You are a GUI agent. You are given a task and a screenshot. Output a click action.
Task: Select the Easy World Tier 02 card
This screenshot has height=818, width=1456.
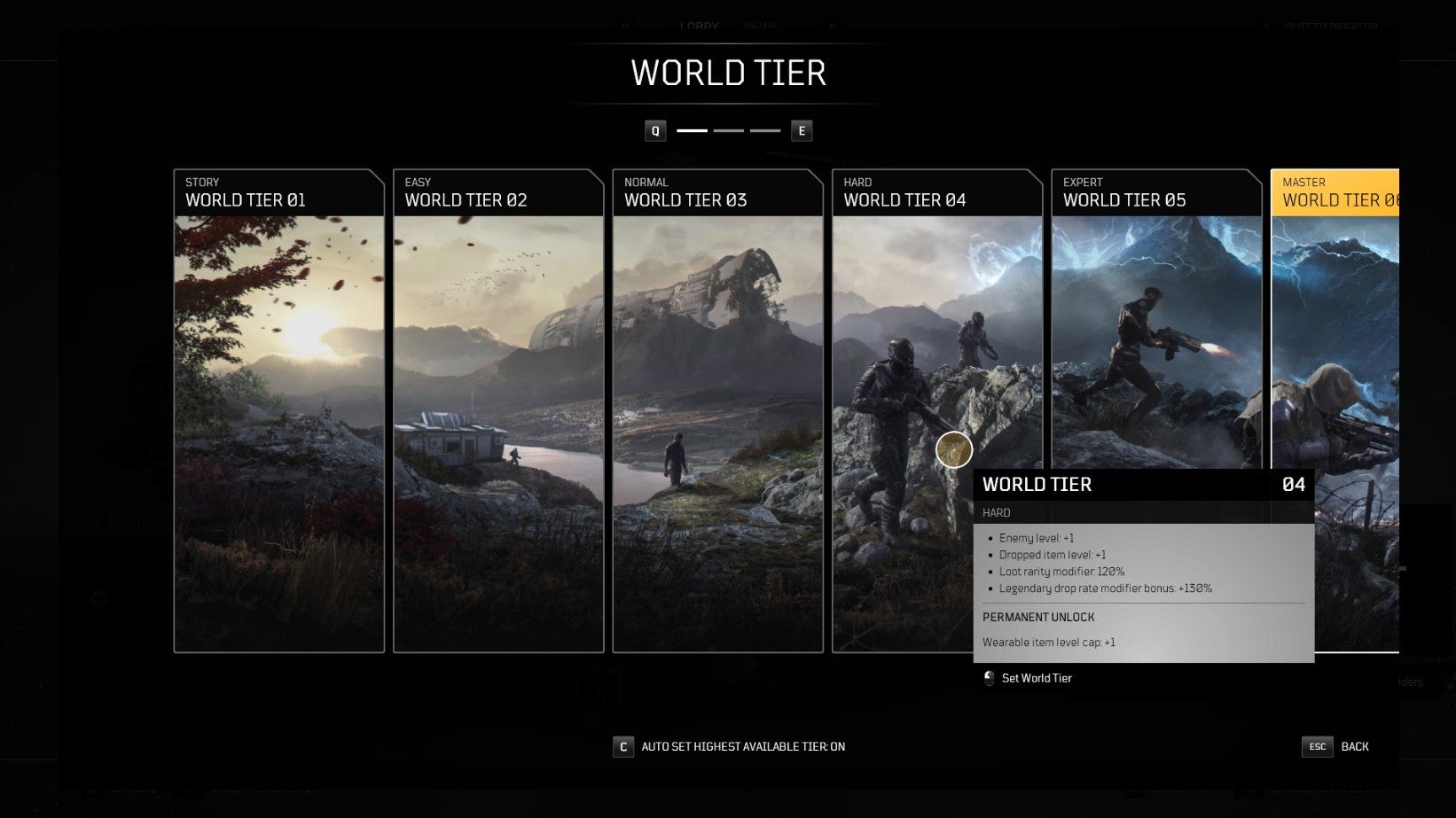click(x=498, y=412)
